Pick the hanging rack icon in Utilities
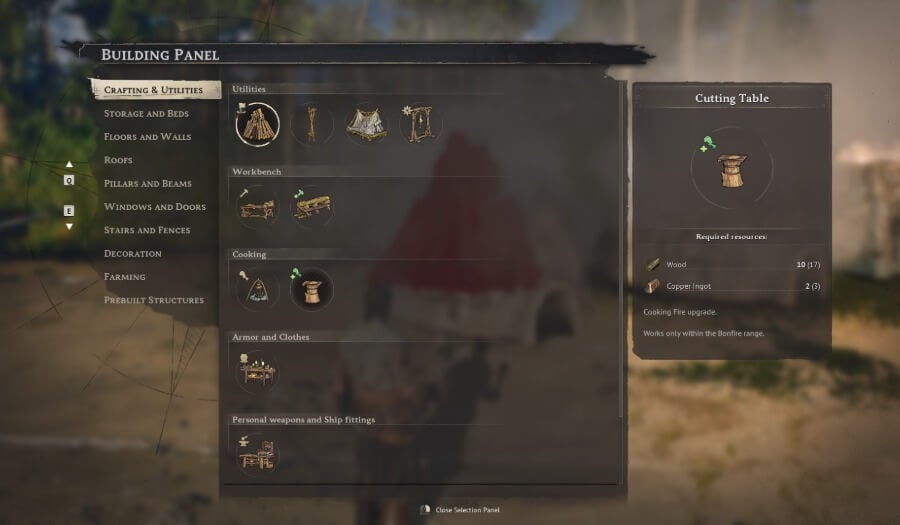The height and width of the screenshot is (525, 900). (420, 125)
